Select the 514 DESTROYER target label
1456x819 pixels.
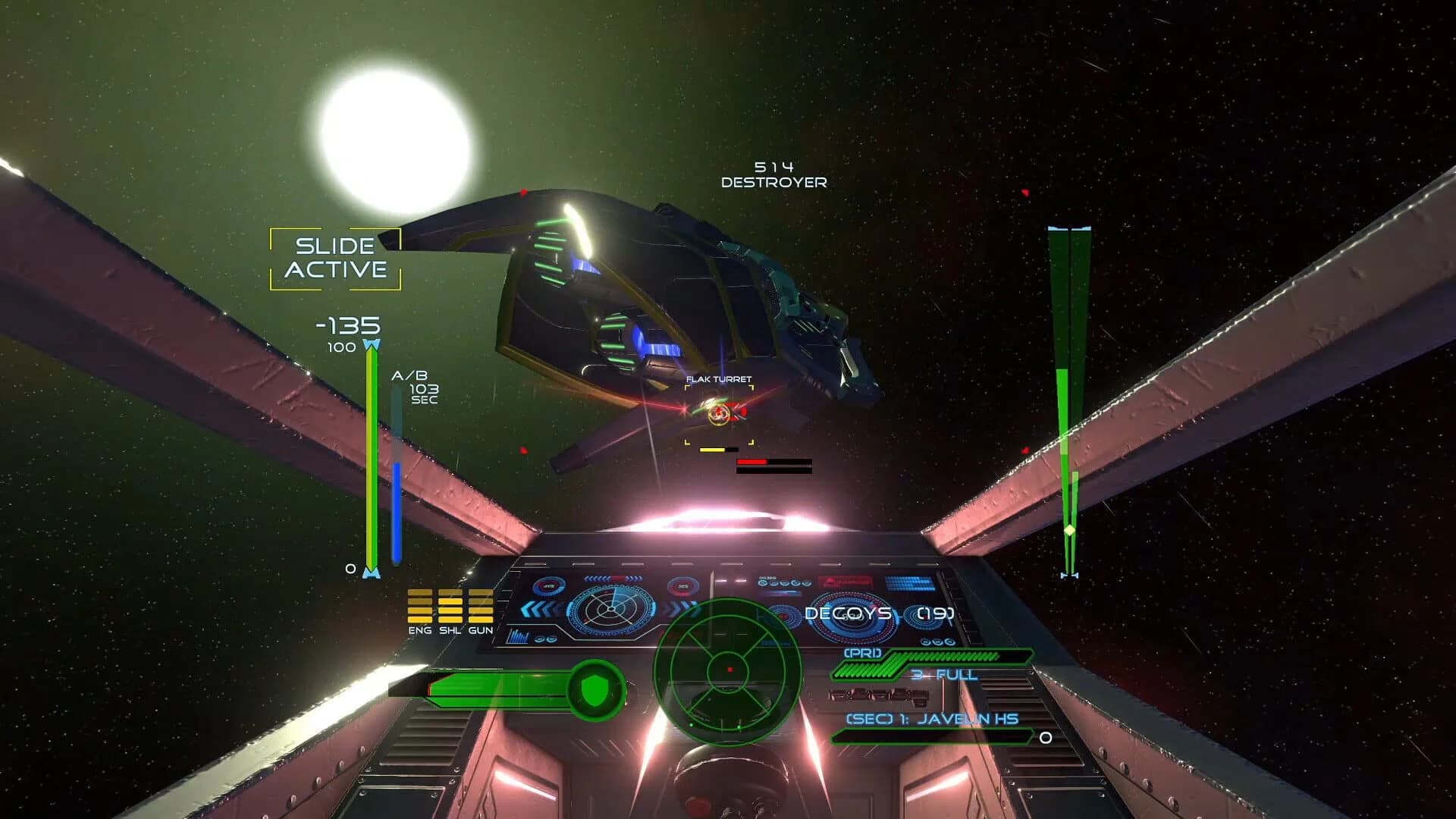[x=775, y=173]
